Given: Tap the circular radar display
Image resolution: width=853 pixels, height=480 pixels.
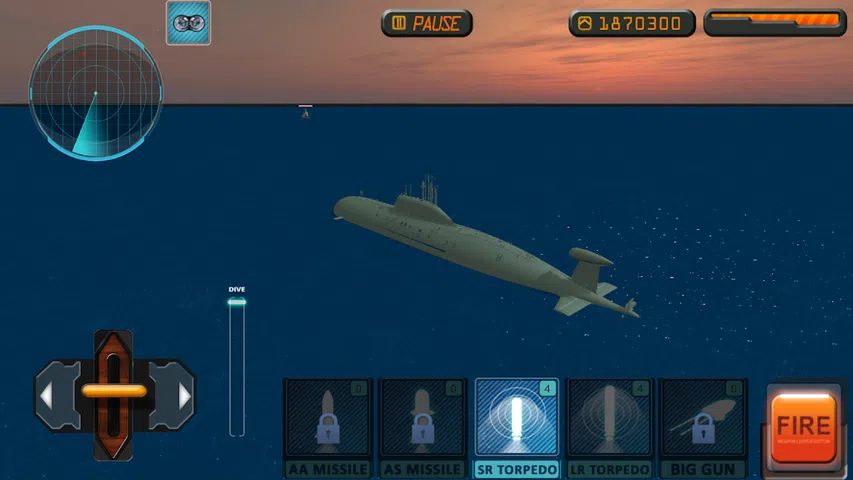Looking at the screenshot, I should (x=96, y=93).
